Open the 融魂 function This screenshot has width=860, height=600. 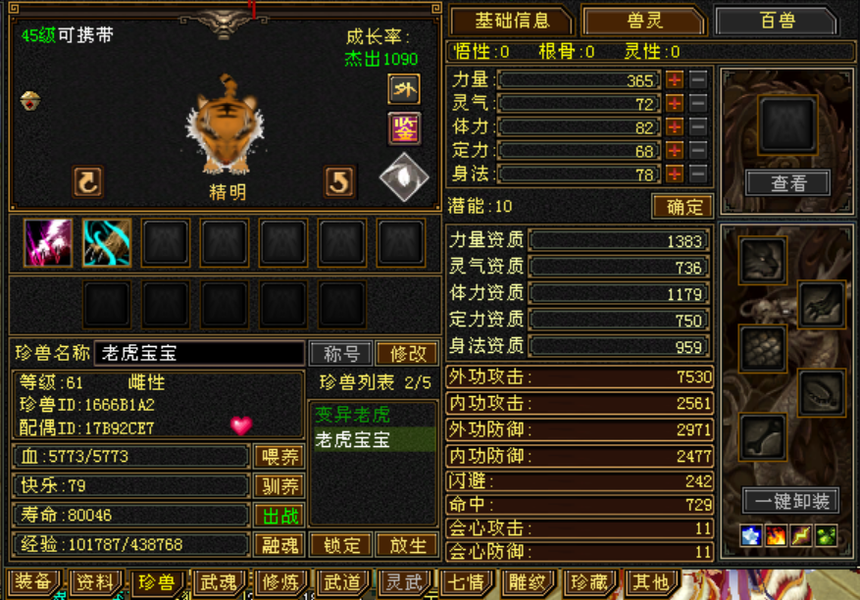click(x=280, y=546)
